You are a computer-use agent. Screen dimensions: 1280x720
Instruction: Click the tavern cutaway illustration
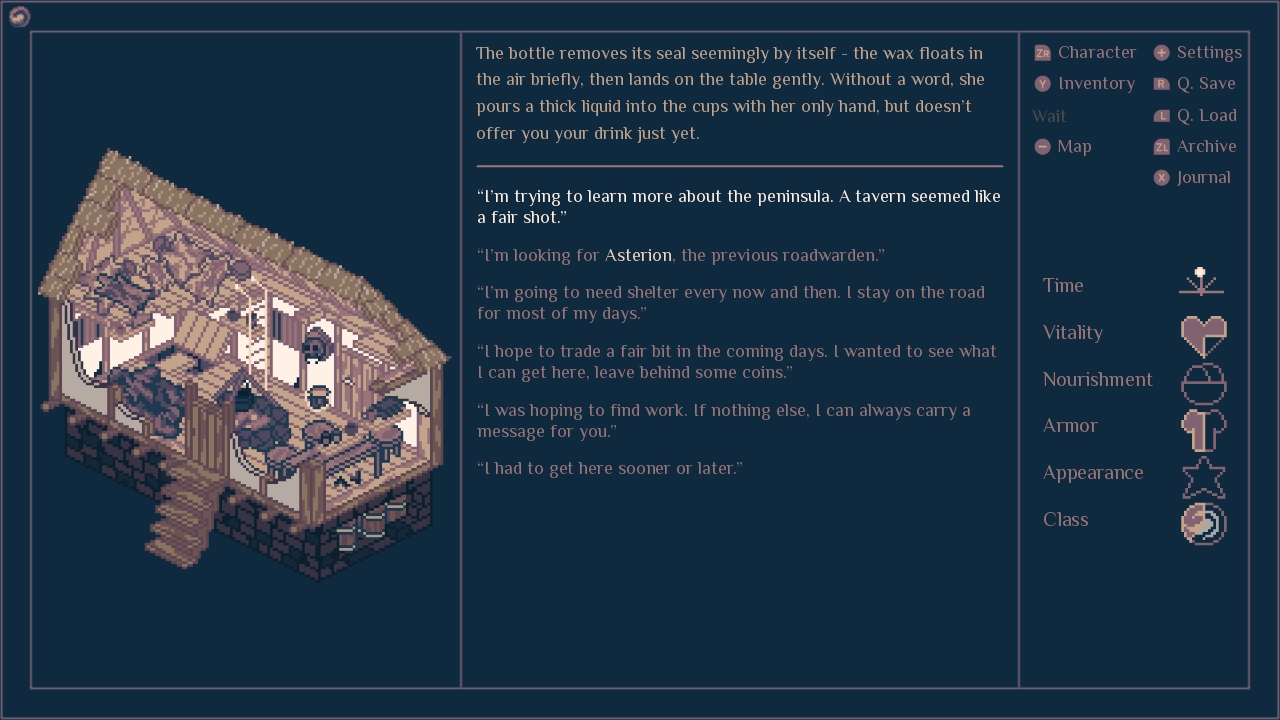245,360
